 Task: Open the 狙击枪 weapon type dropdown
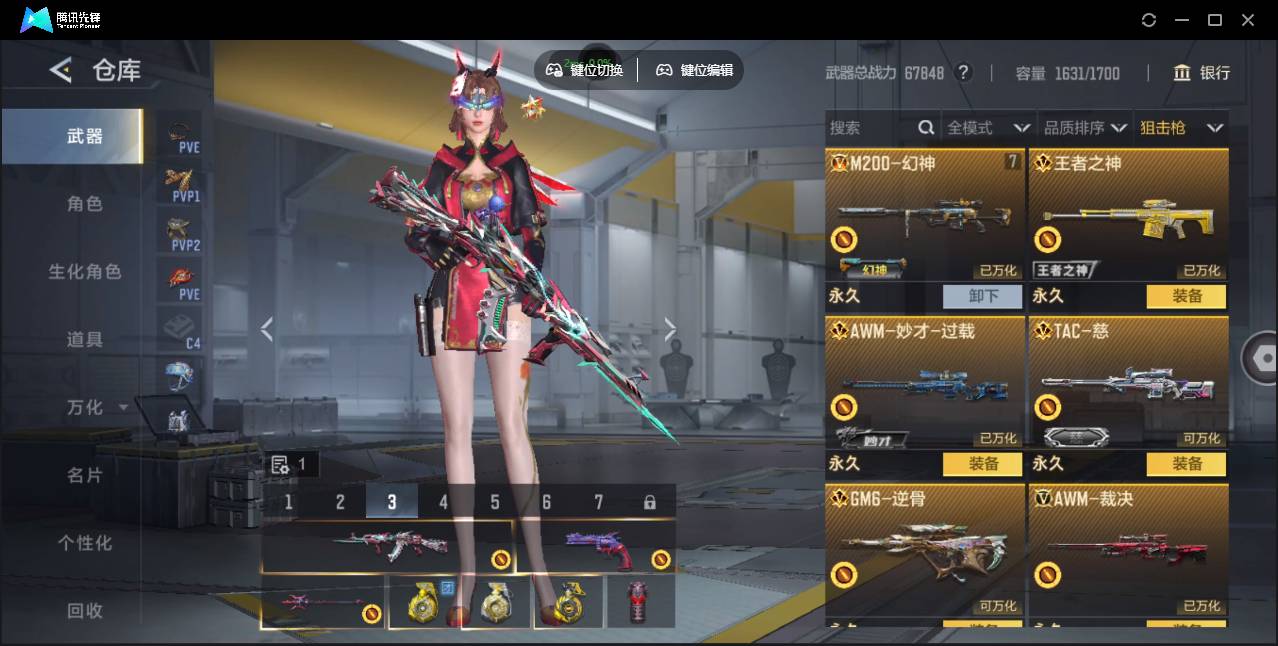point(1181,128)
